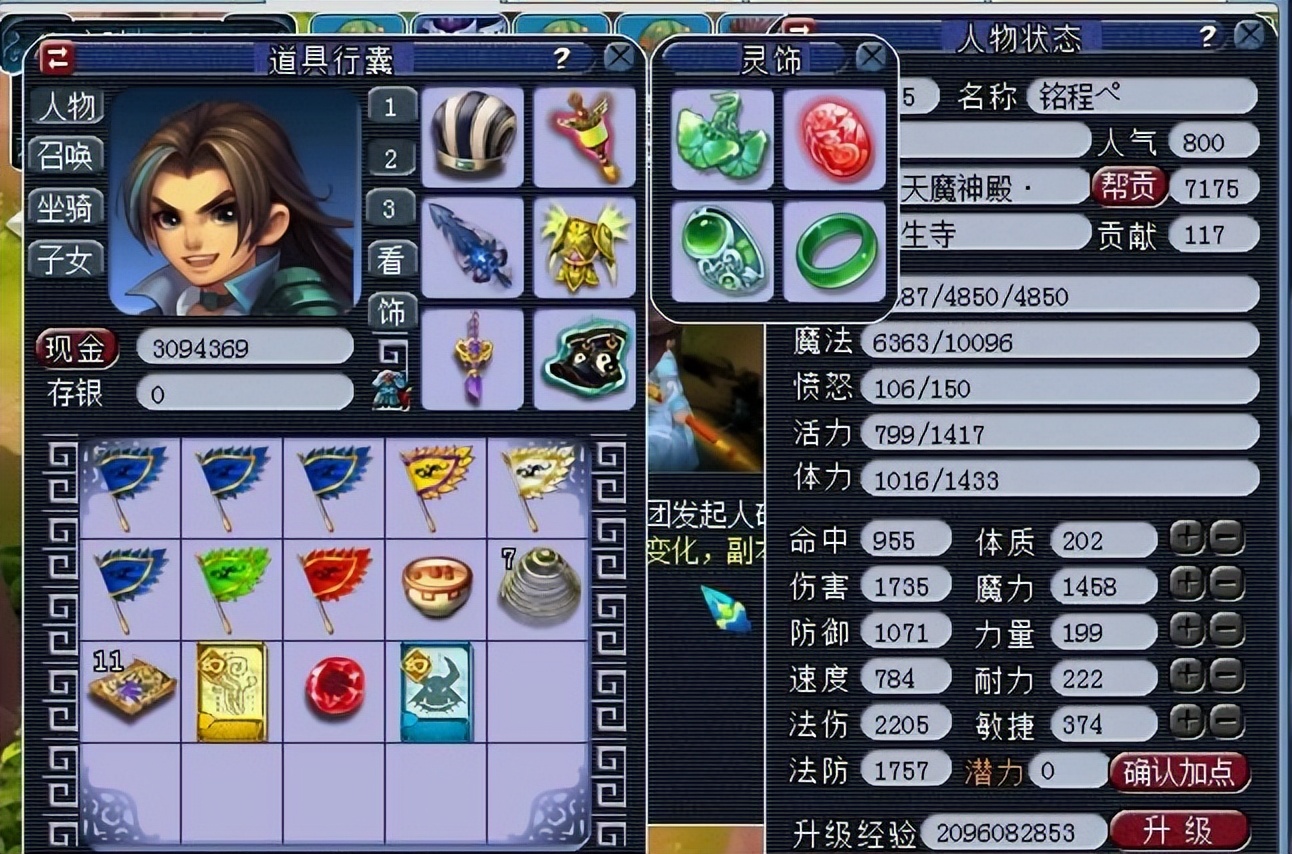Click the swap icon on 道具行囊 title bar
The width and height of the screenshot is (1292, 854).
coord(56,58)
